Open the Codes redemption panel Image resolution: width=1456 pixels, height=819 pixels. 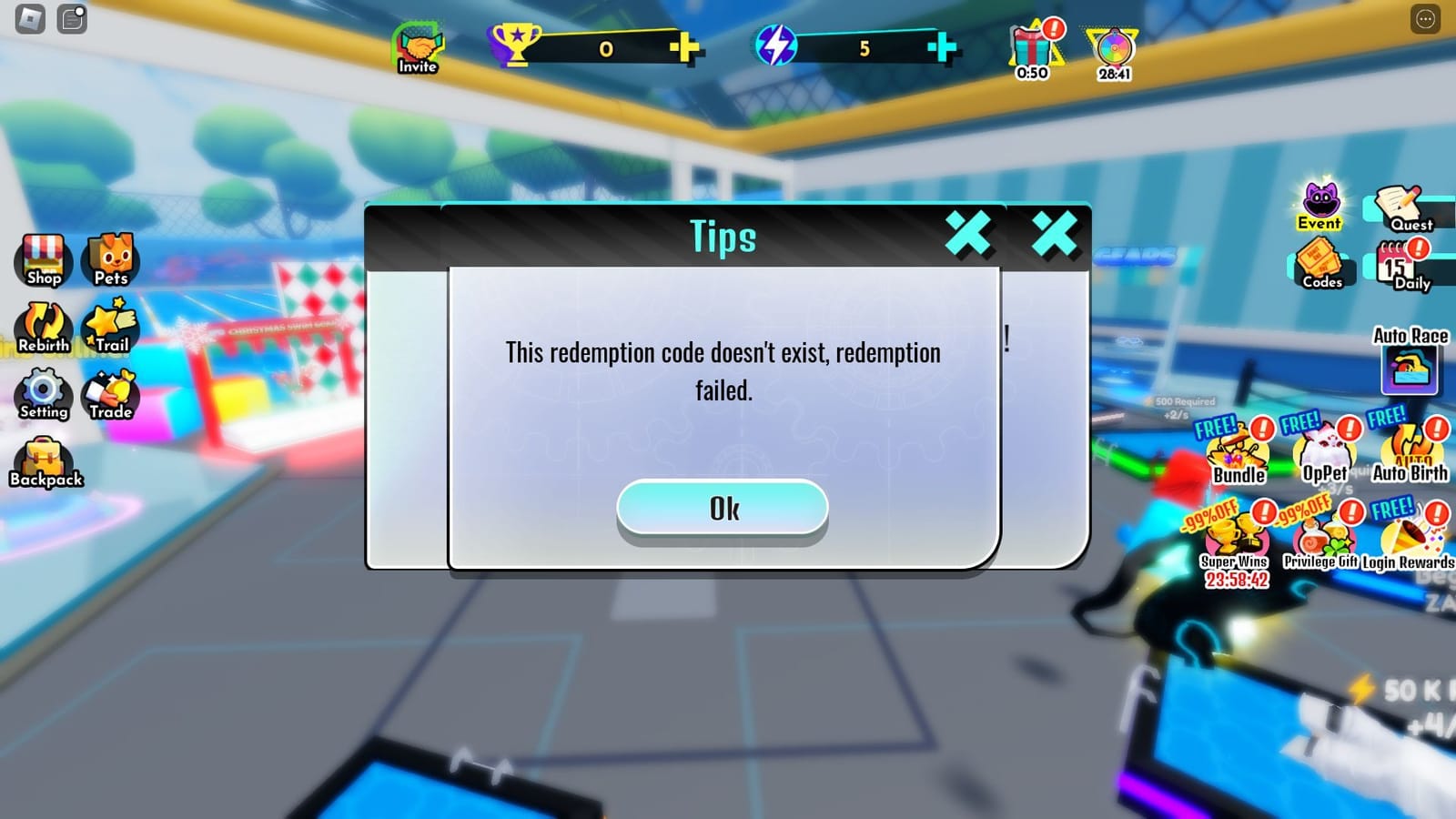1321,267
